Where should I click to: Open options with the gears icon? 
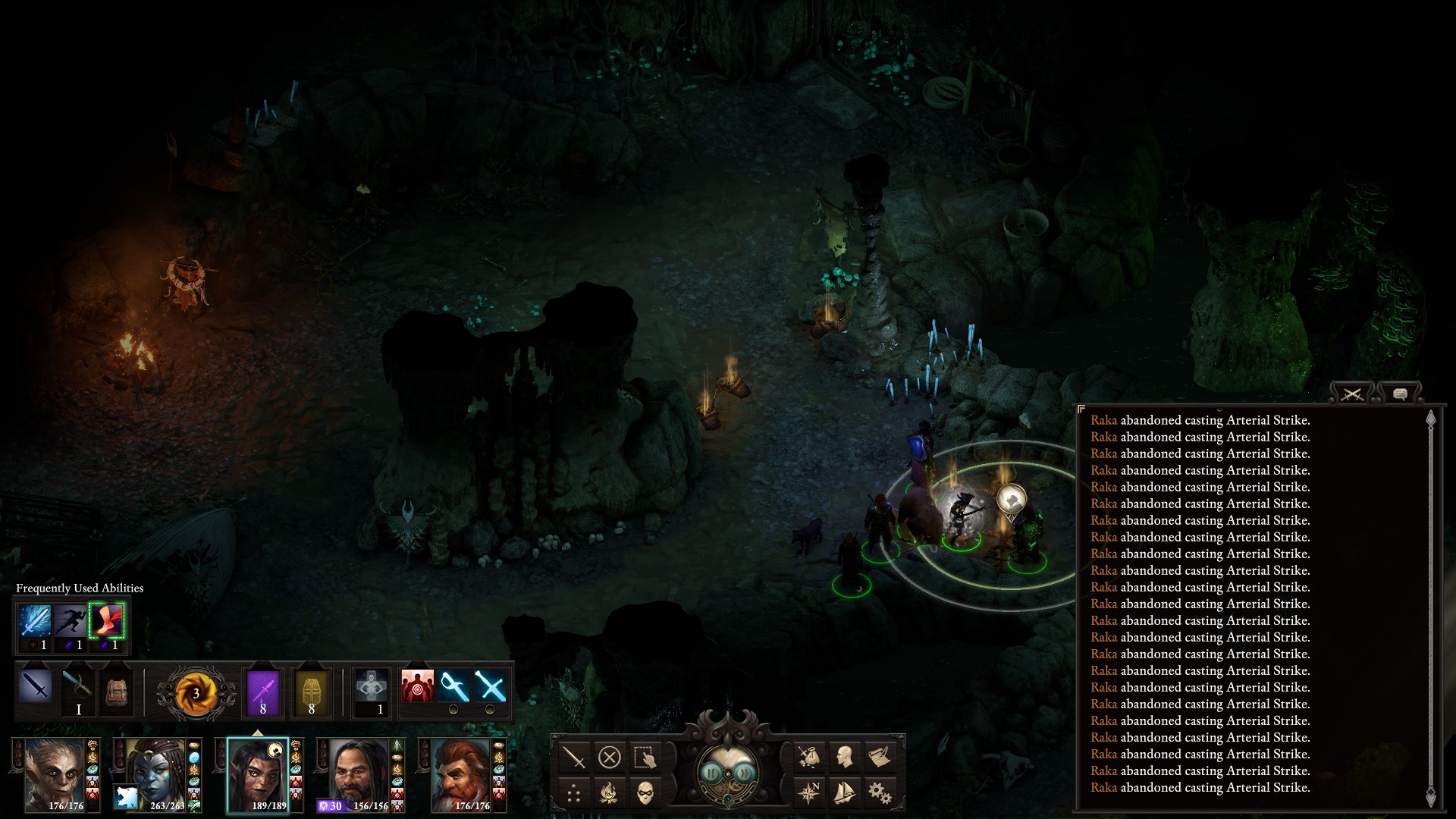pos(879,794)
